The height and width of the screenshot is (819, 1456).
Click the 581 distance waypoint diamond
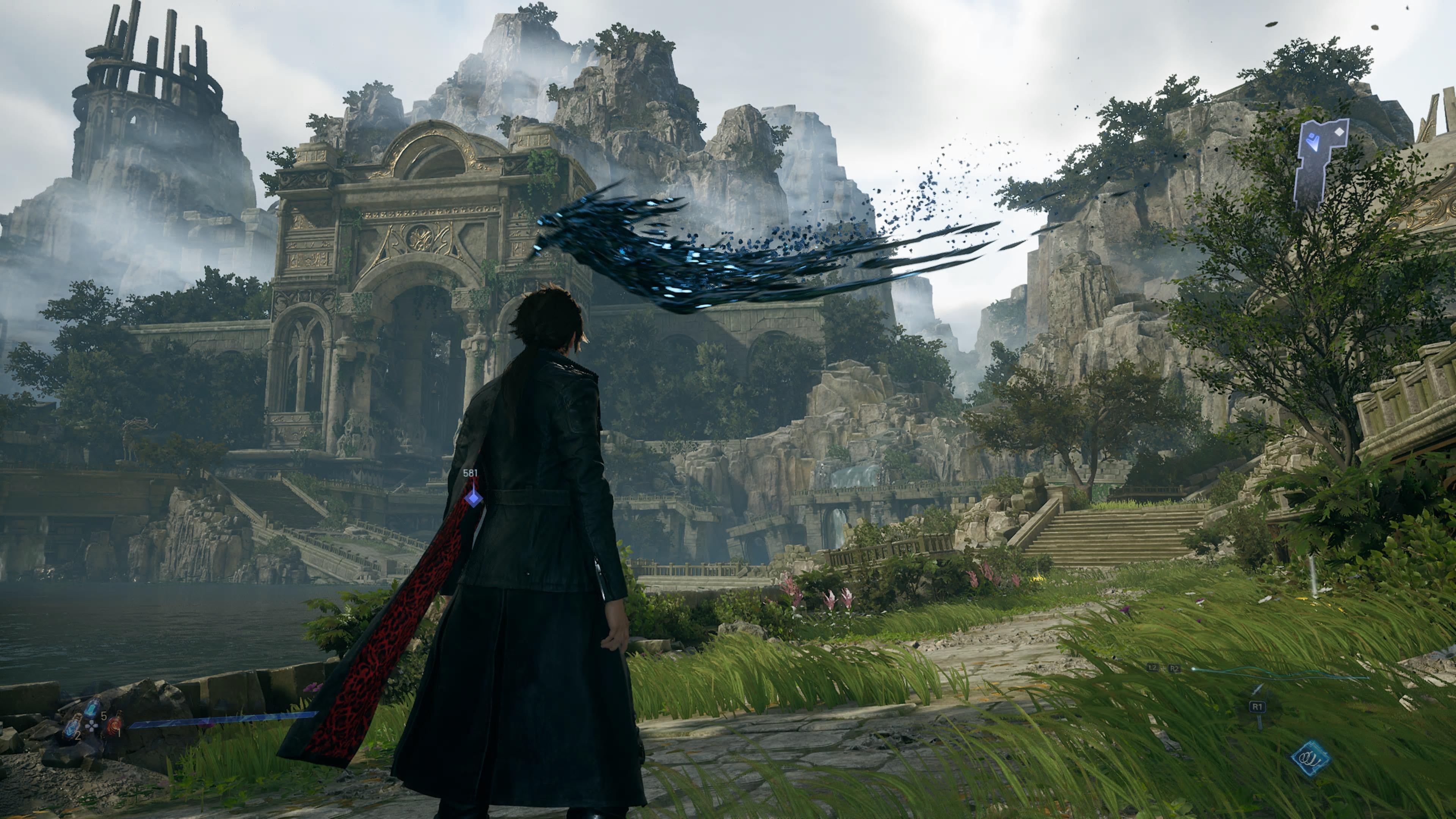pos(473,498)
